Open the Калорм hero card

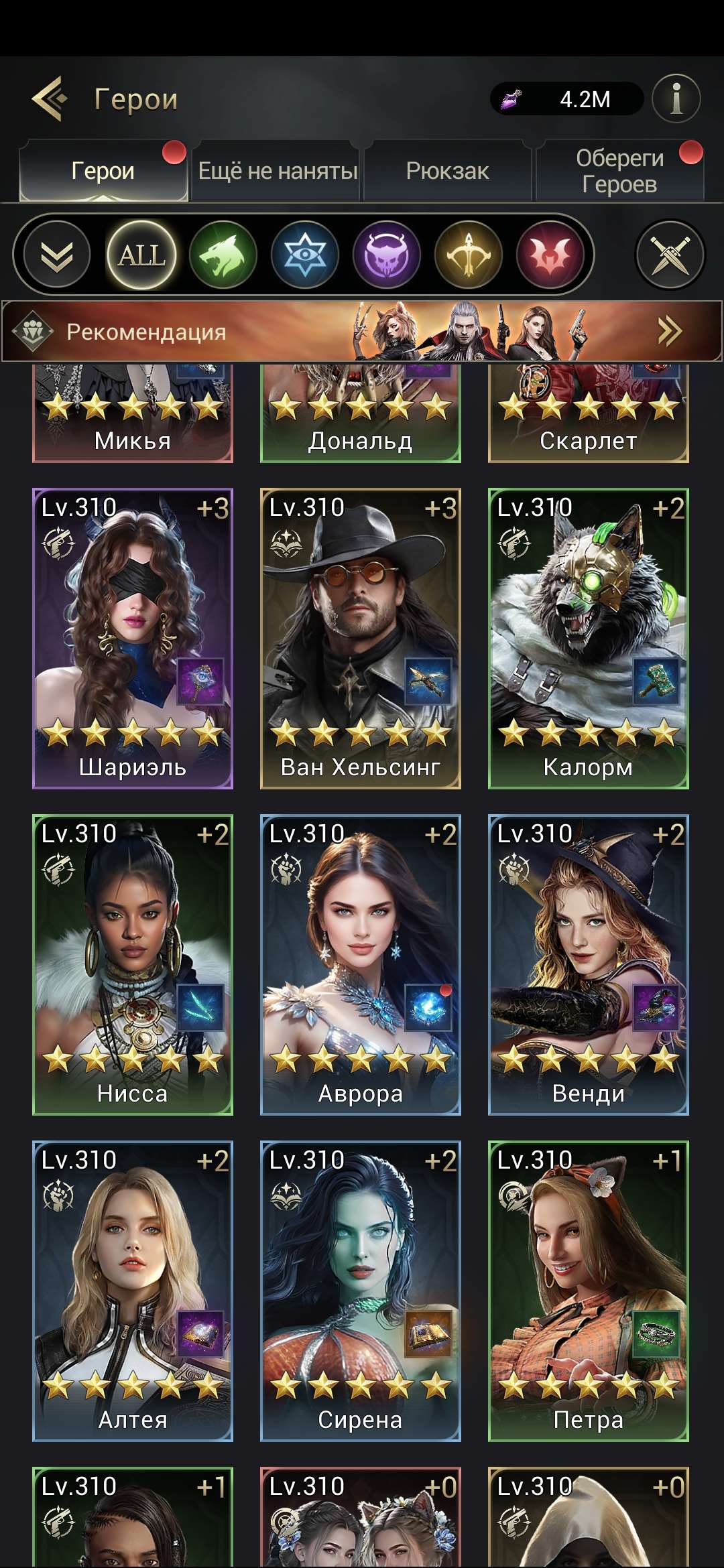point(589,639)
